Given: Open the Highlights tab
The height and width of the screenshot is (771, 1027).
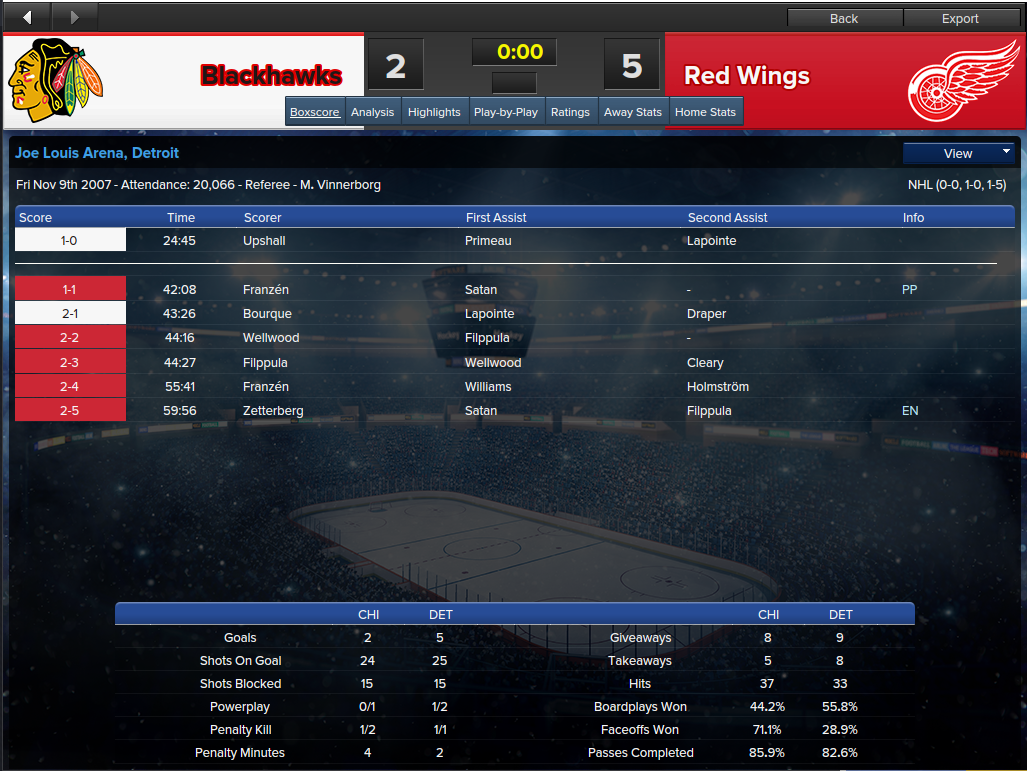Looking at the screenshot, I should (x=434, y=112).
